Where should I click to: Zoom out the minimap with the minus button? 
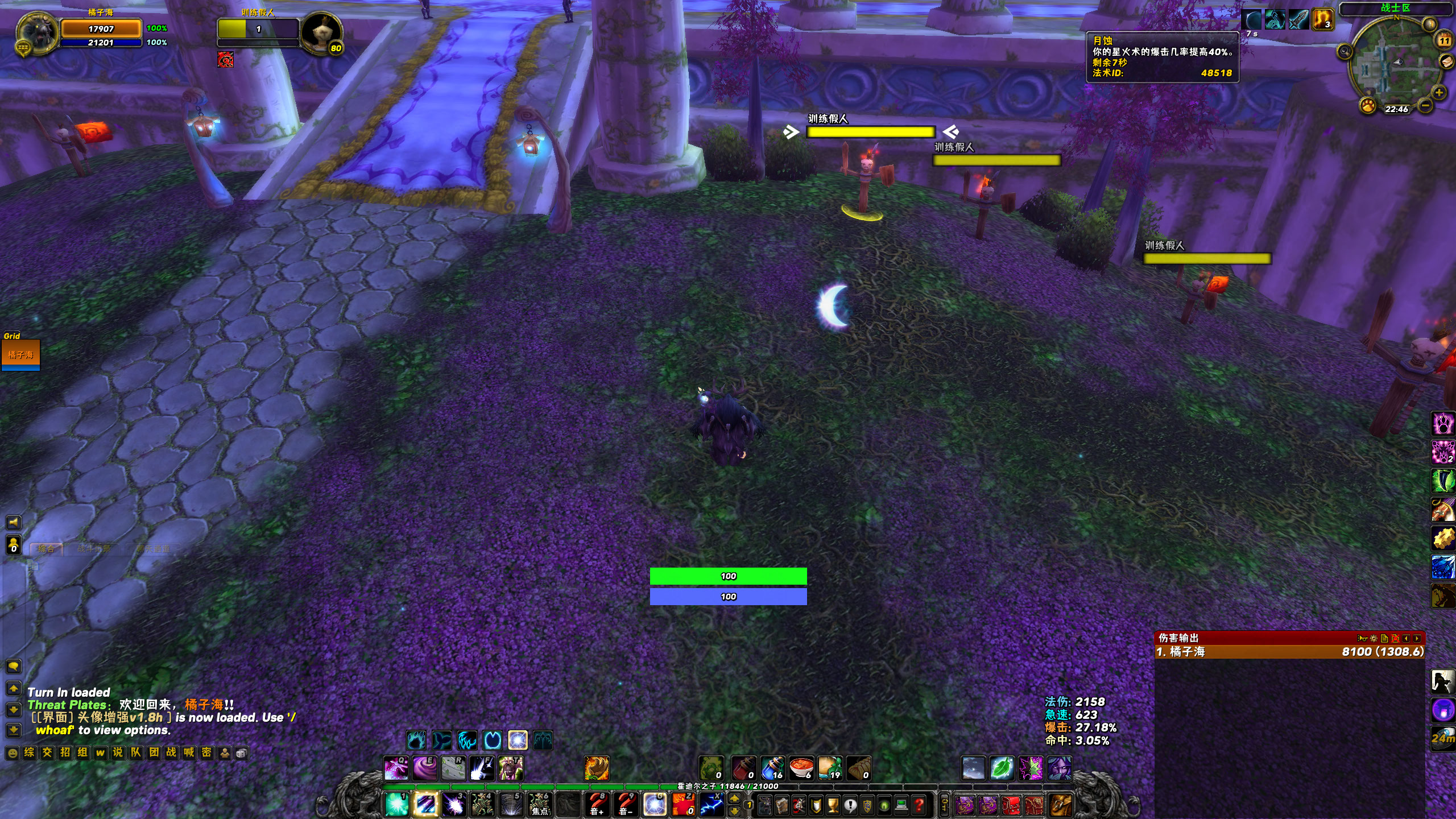click(x=1424, y=107)
